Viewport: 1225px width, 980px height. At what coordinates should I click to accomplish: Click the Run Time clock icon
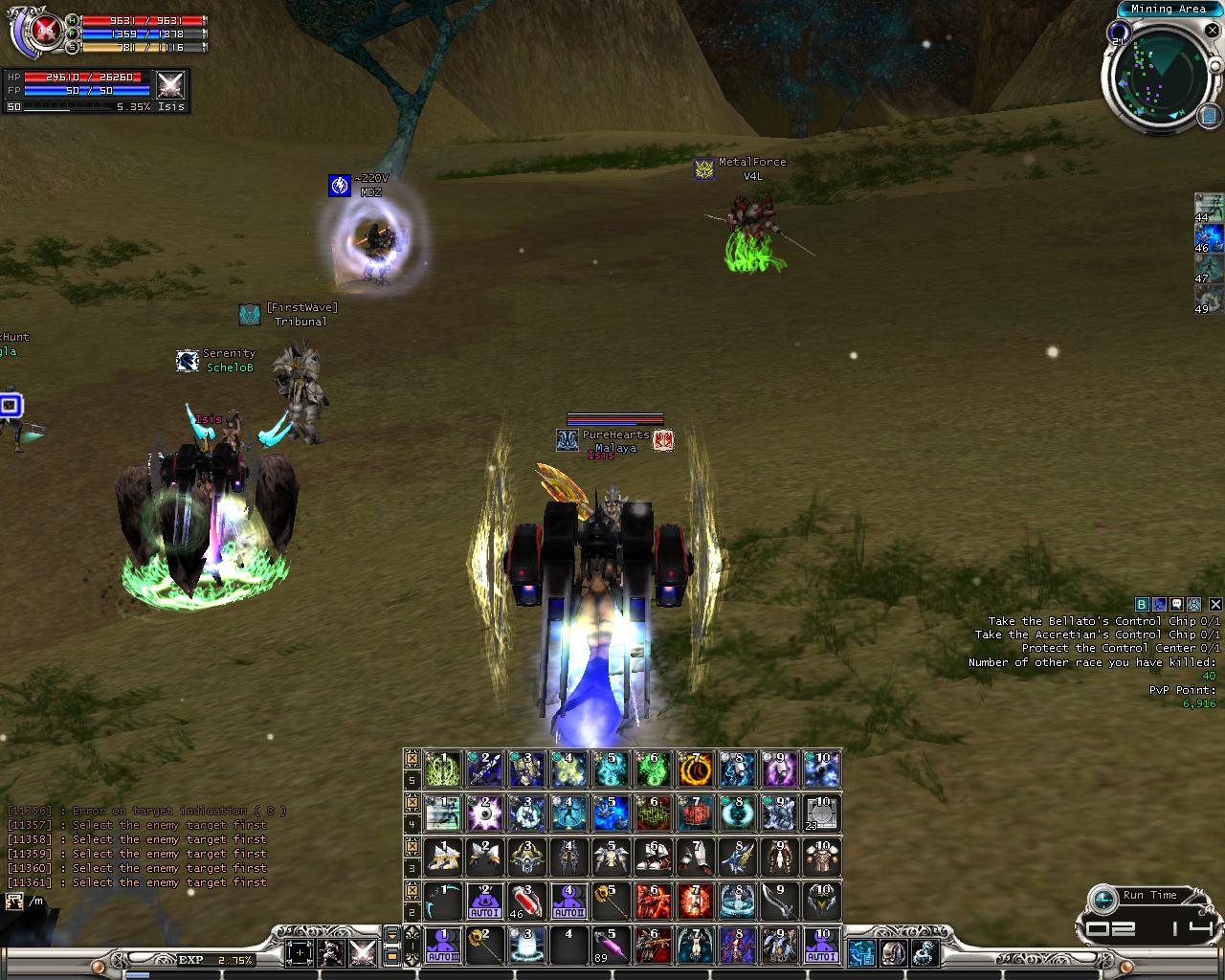[x=1104, y=899]
